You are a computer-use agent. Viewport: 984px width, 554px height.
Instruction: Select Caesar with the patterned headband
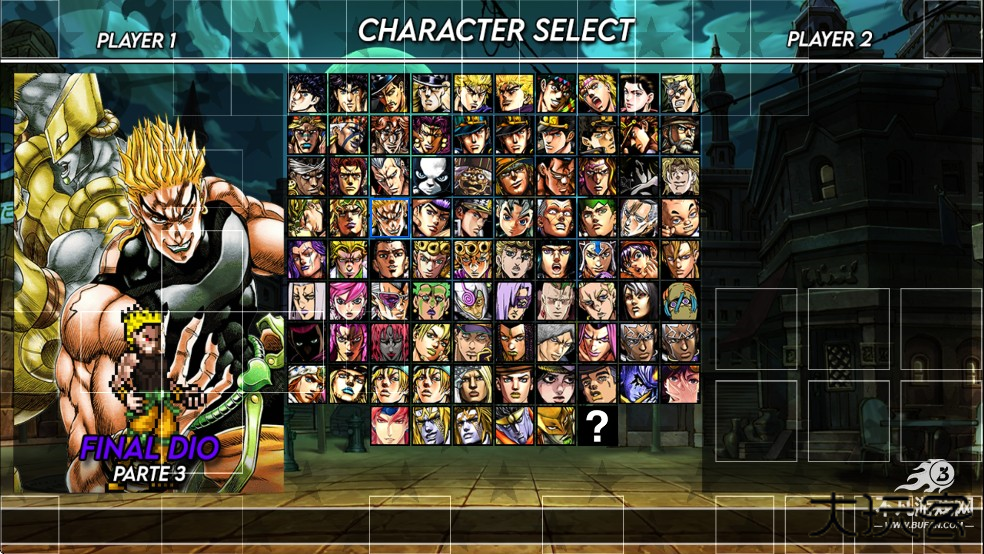point(597,94)
